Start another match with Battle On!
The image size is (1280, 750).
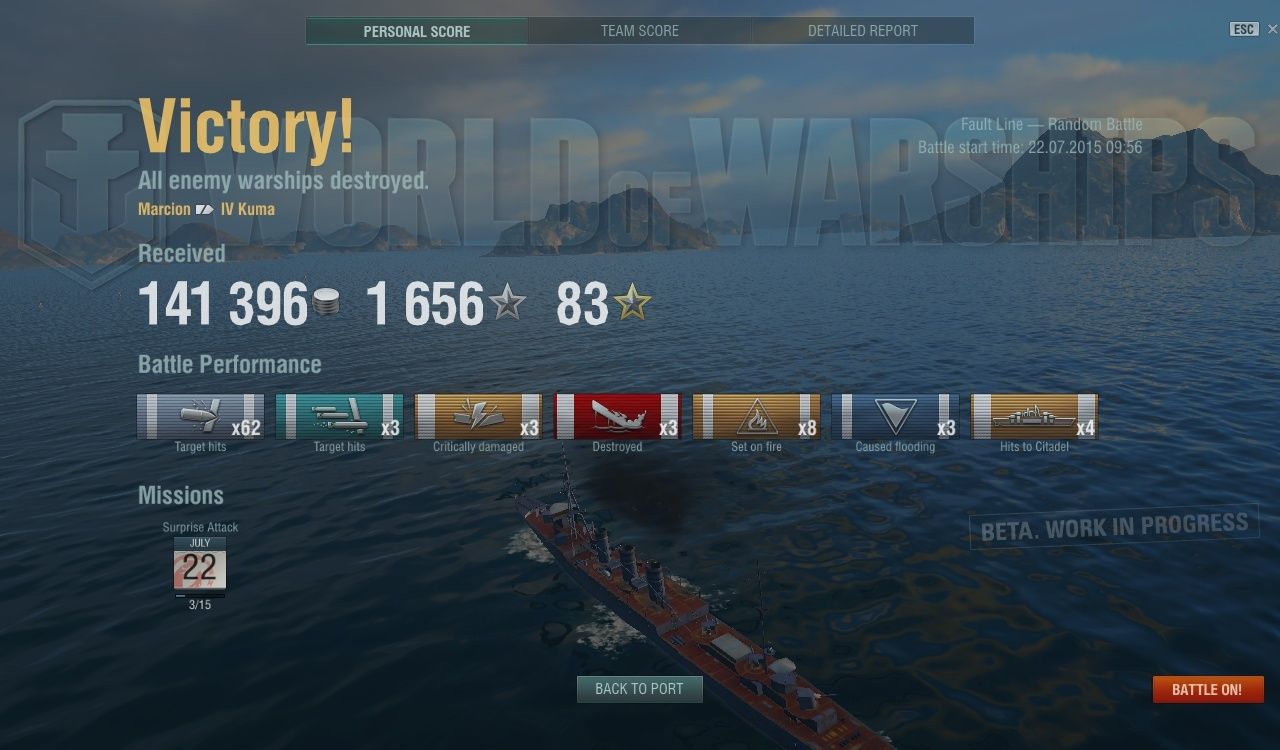pyautogui.click(x=1207, y=690)
